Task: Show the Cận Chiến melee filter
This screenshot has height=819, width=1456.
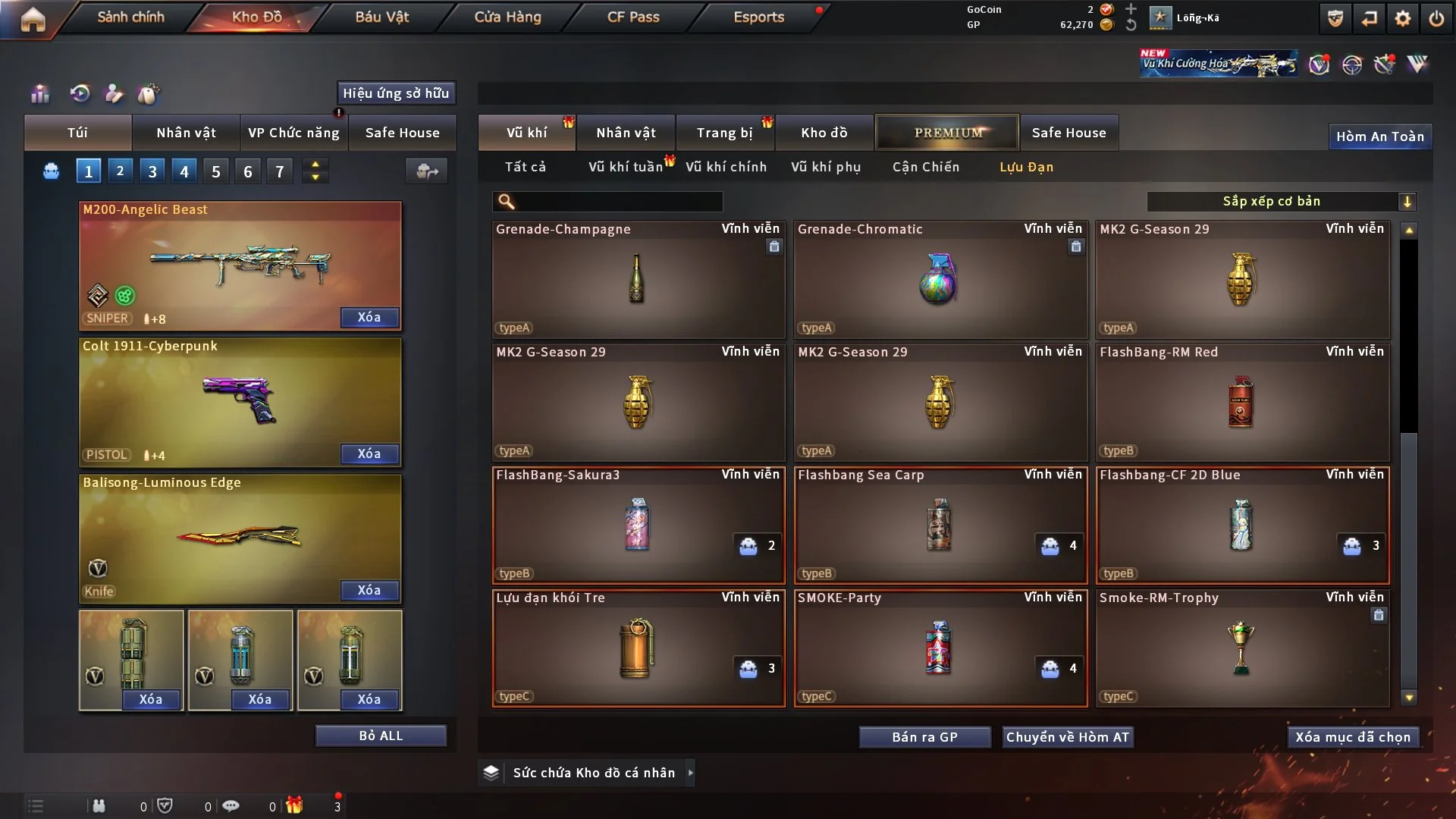Action: [925, 167]
